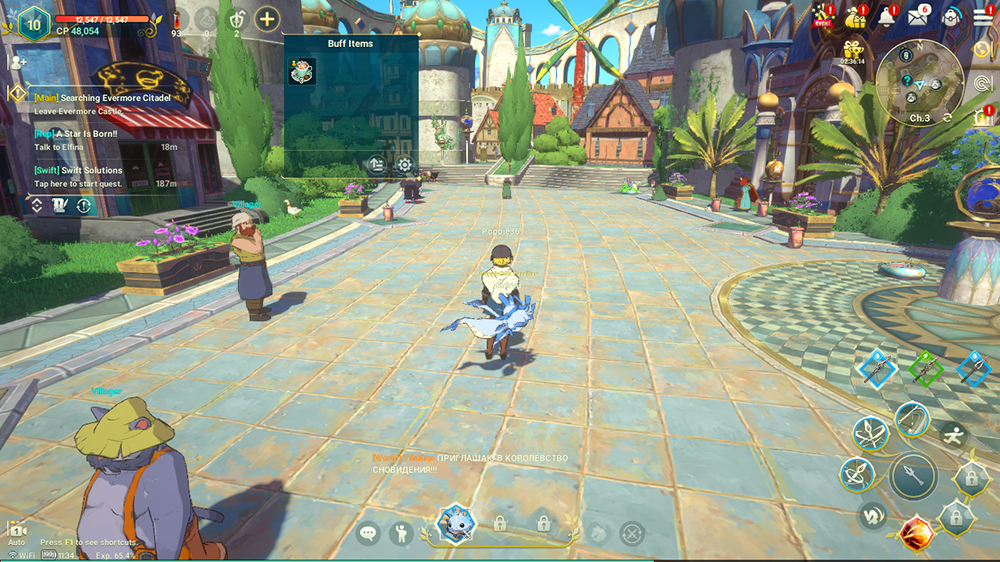Click the yellow plus button
Screen dimensions: 1000x562
coord(267,18)
